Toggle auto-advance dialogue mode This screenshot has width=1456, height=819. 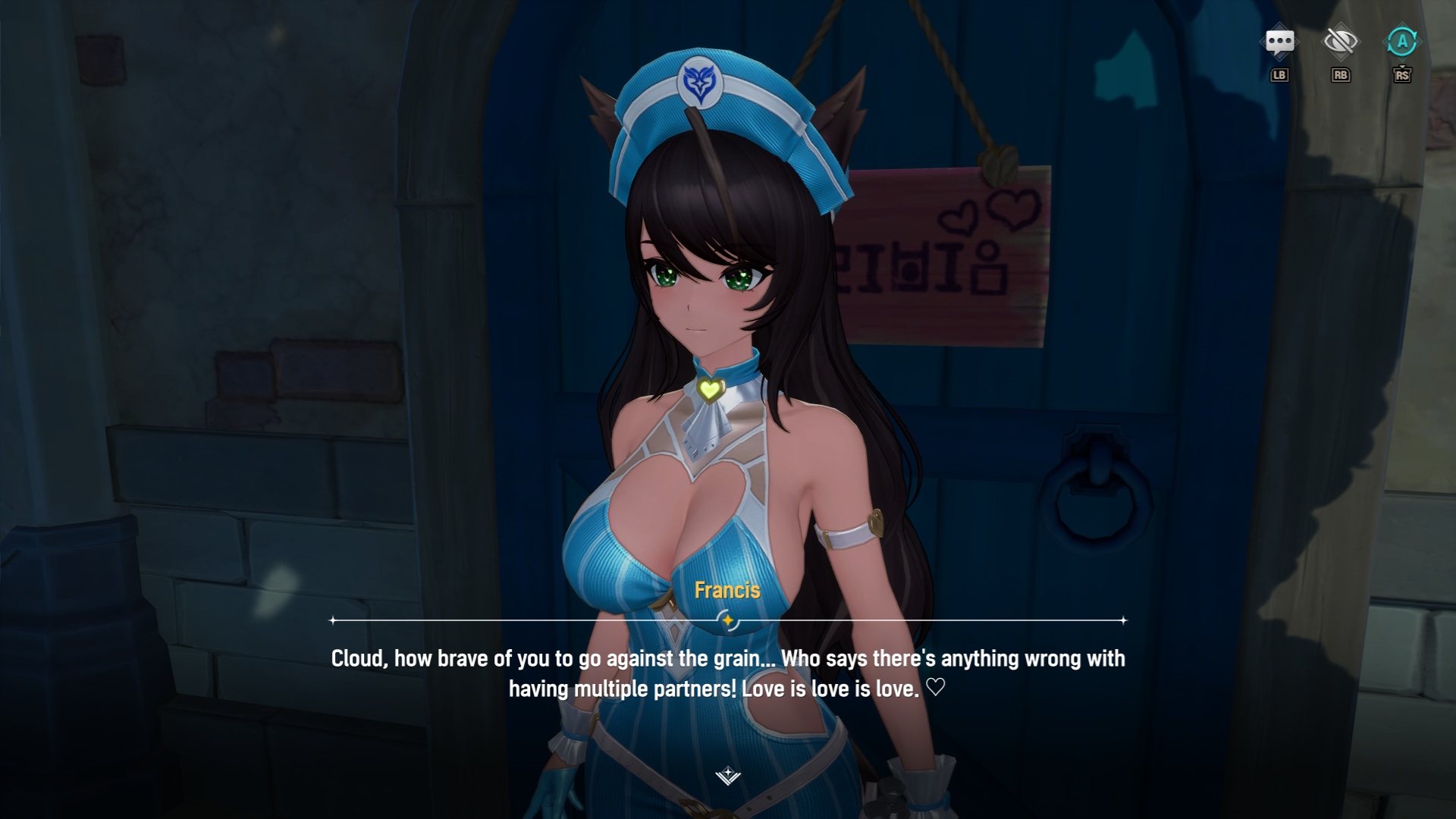pyautogui.click(x=1401, y=42)
